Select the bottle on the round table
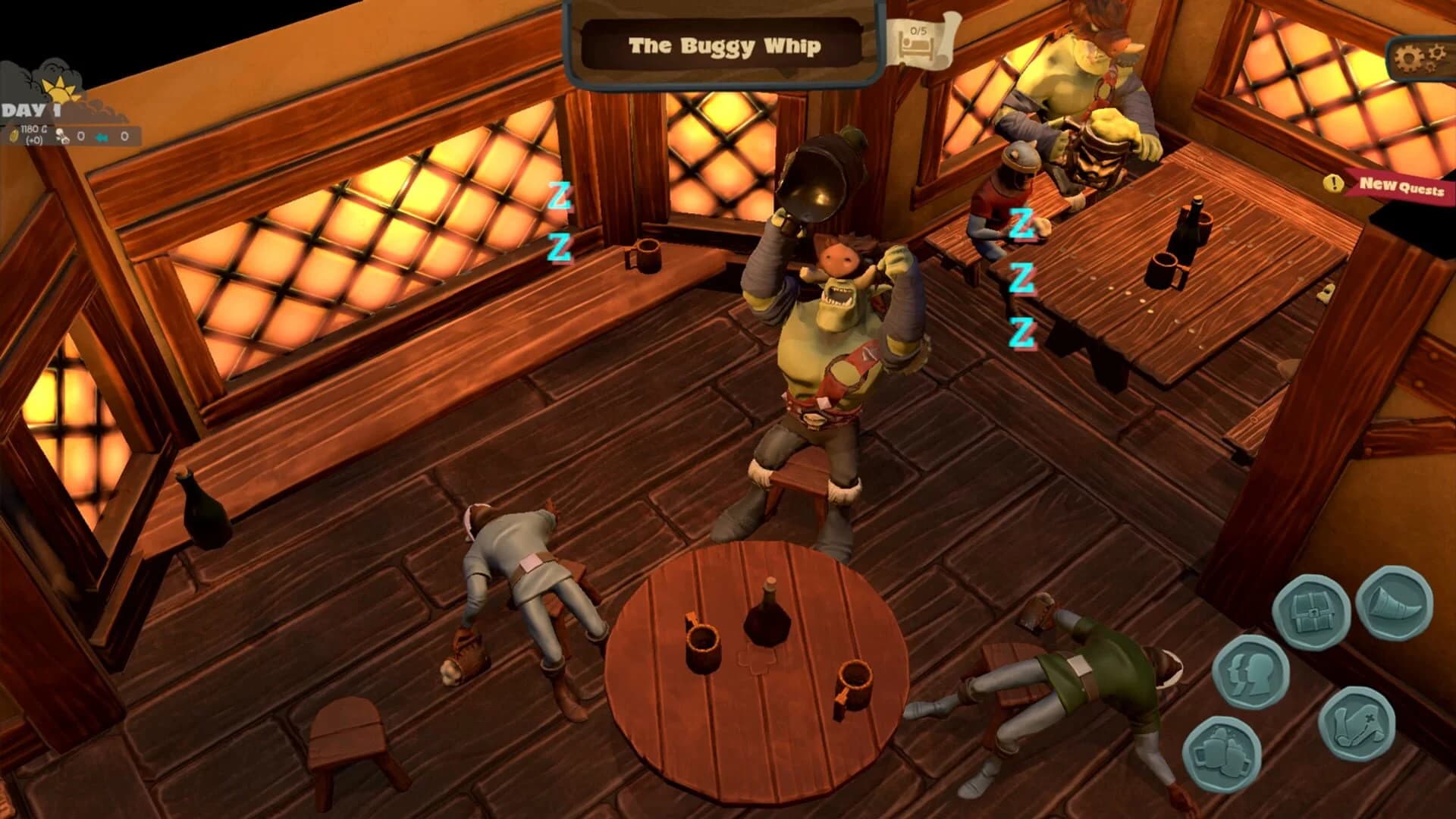The image size is (1456, 819). (768, 614)
